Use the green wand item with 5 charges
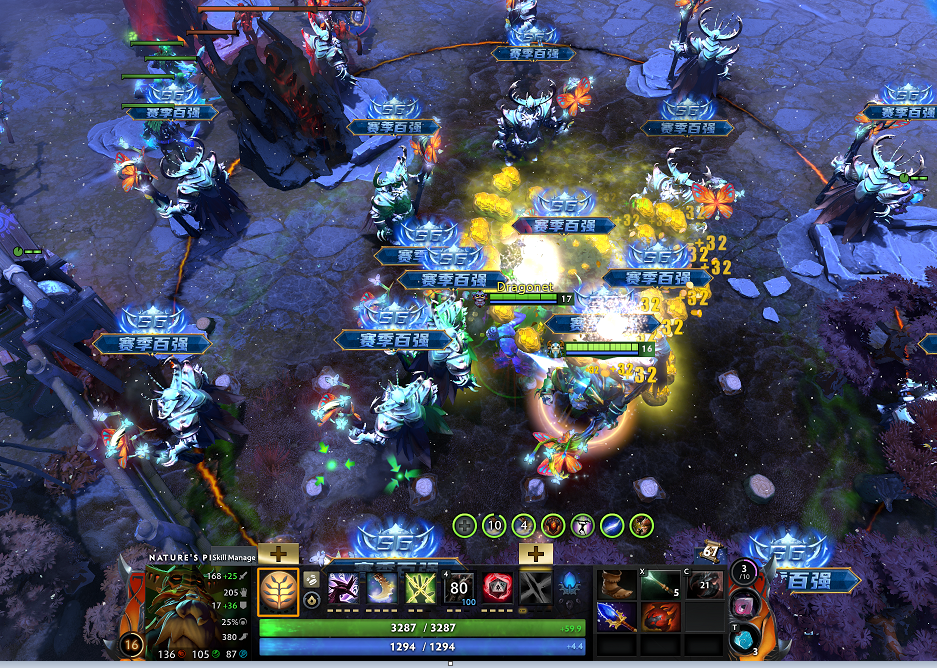 (662, 585)
